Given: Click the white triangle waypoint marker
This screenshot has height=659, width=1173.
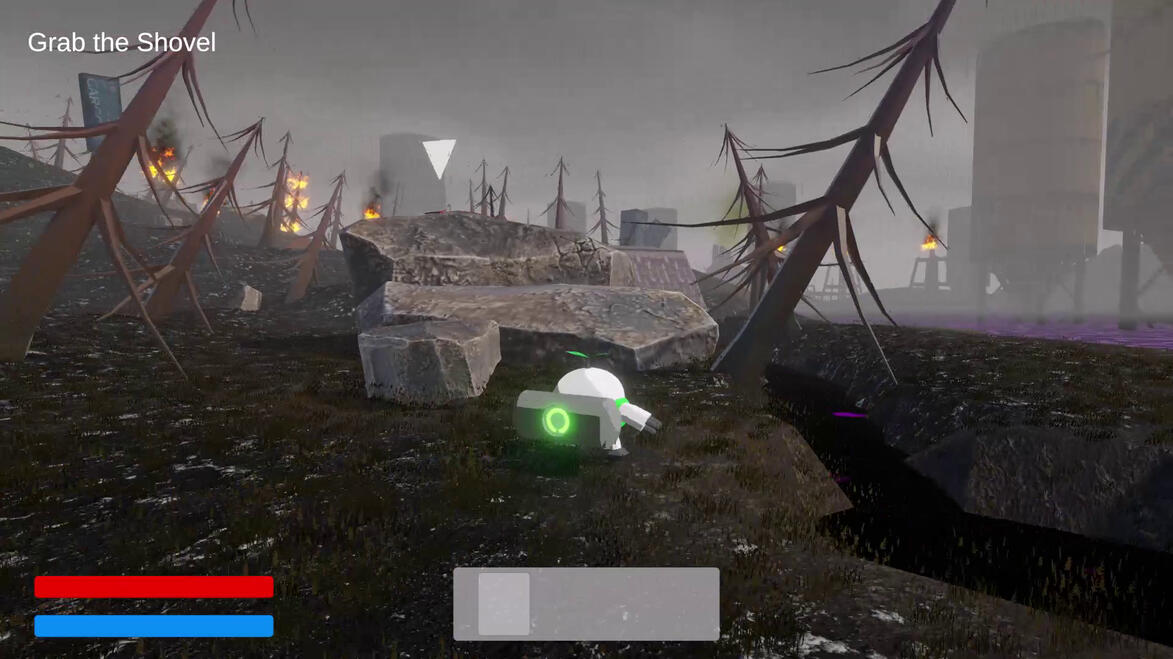Looking at the screenshot, I should [x=439, y=157].
